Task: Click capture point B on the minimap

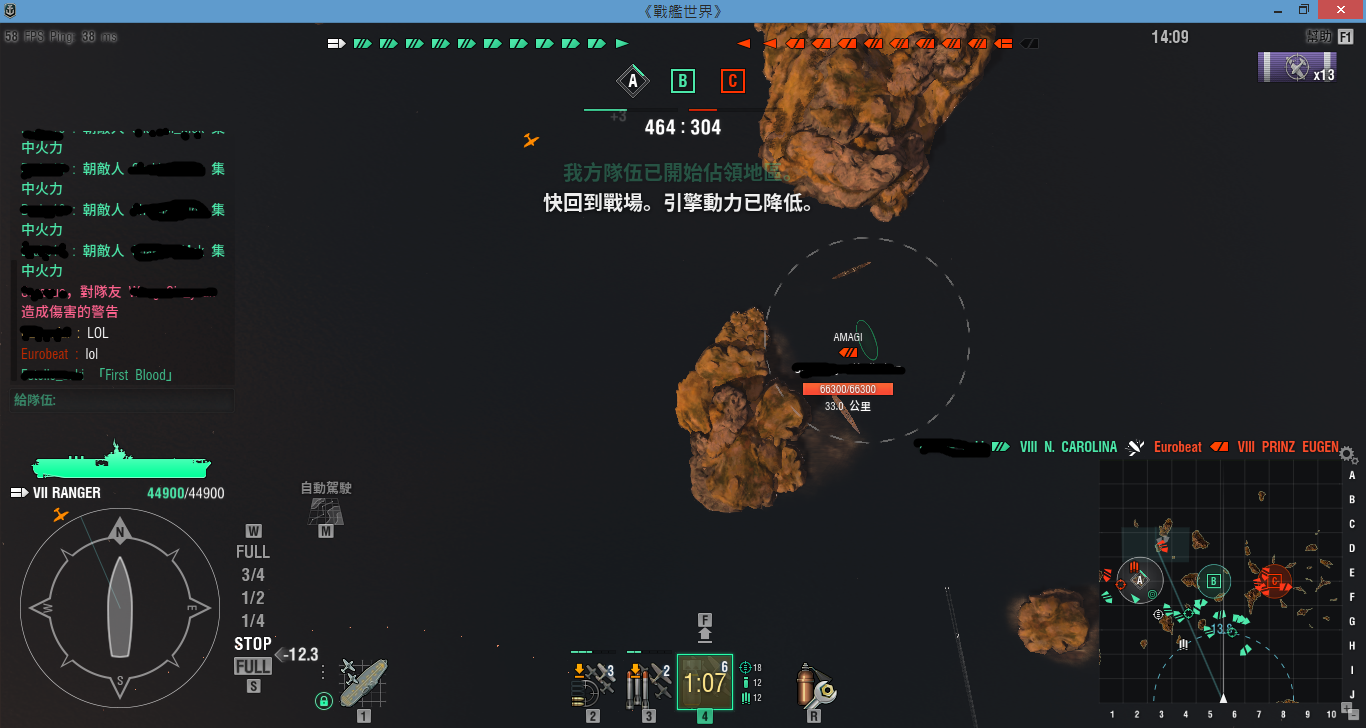Action: tap(1213, 580)
